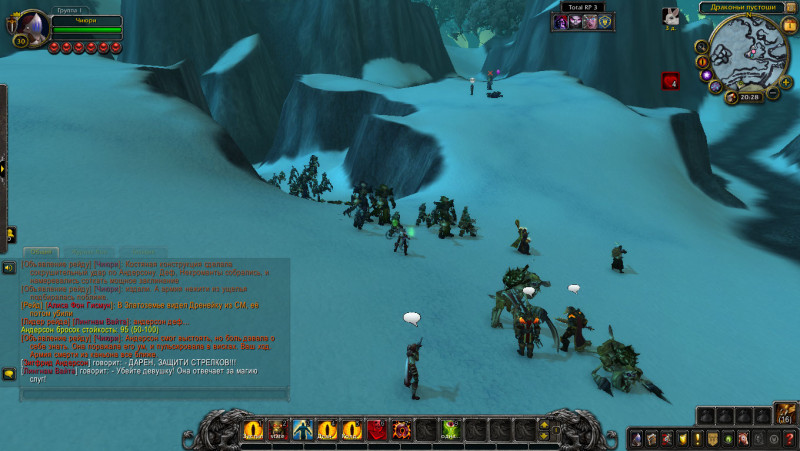800x451 pixels.
Task: Click the chat input field
Action: pyautogui.click(x=150, y=393)
